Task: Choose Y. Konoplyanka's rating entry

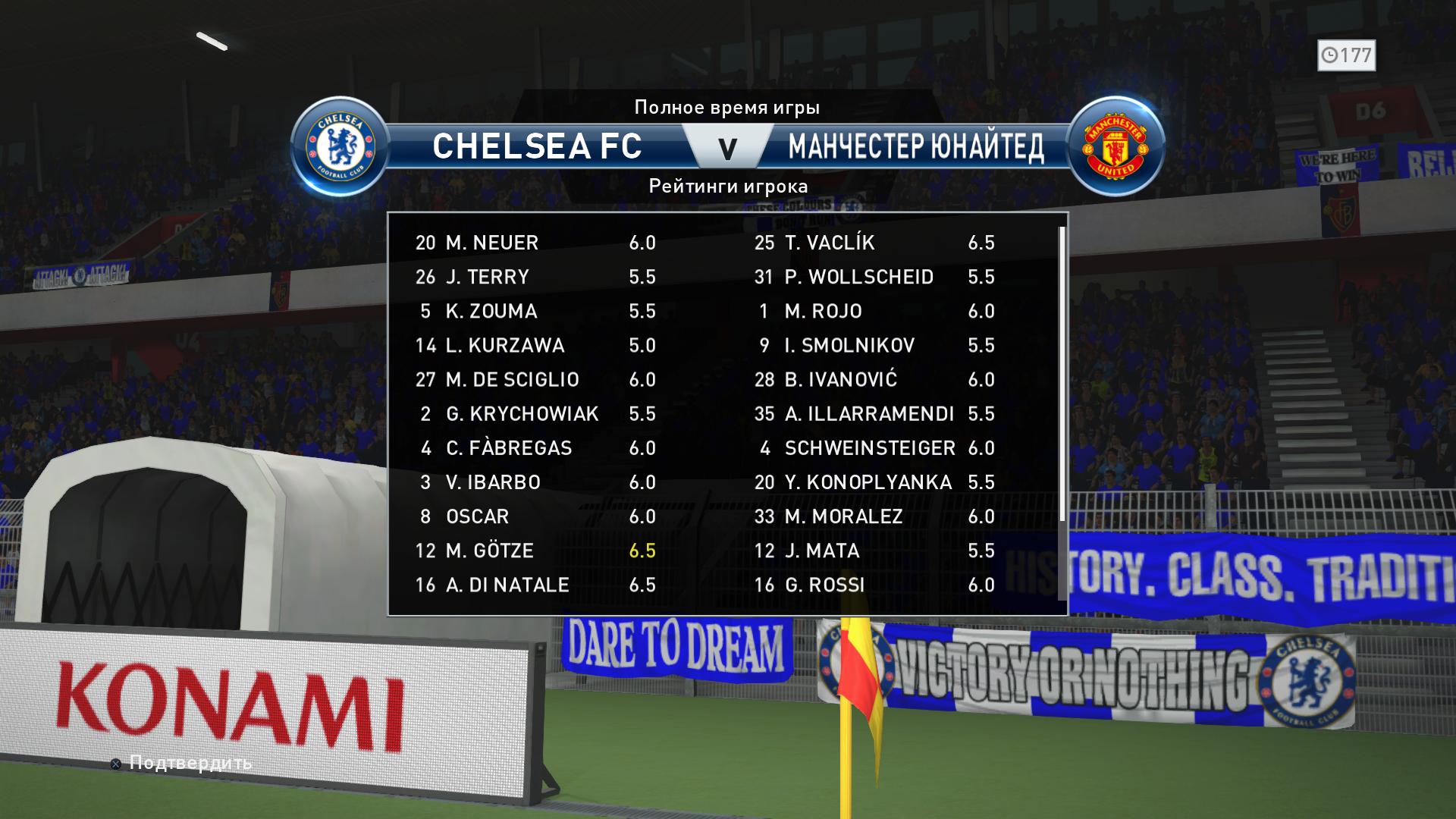Action: pos(874,482)
